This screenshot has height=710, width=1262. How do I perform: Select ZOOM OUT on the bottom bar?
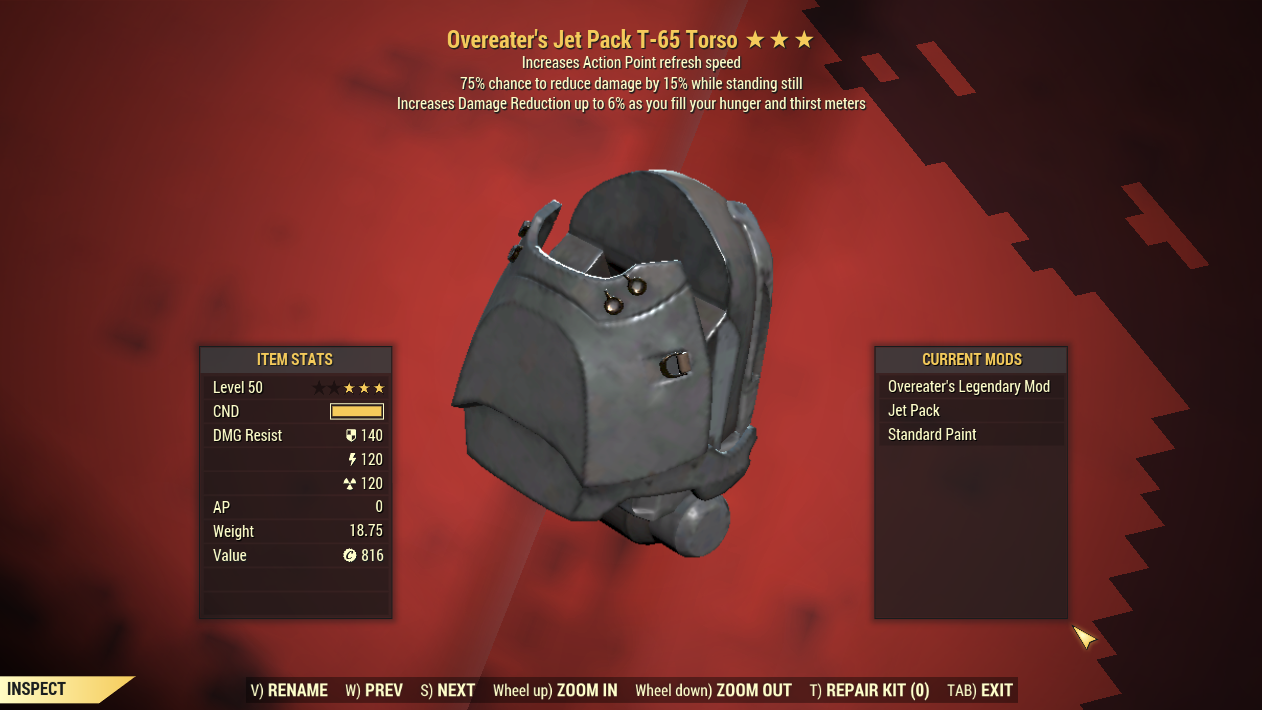click(x=713, y=690)
